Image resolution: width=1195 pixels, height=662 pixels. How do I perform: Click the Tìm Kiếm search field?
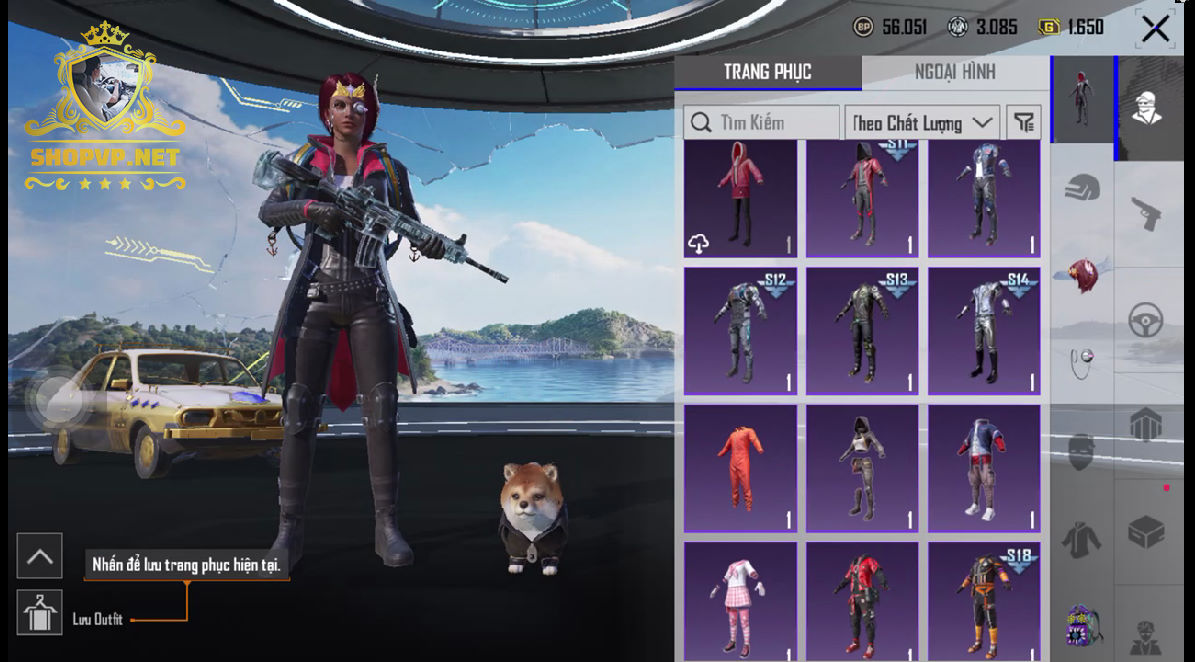[762, 123]
